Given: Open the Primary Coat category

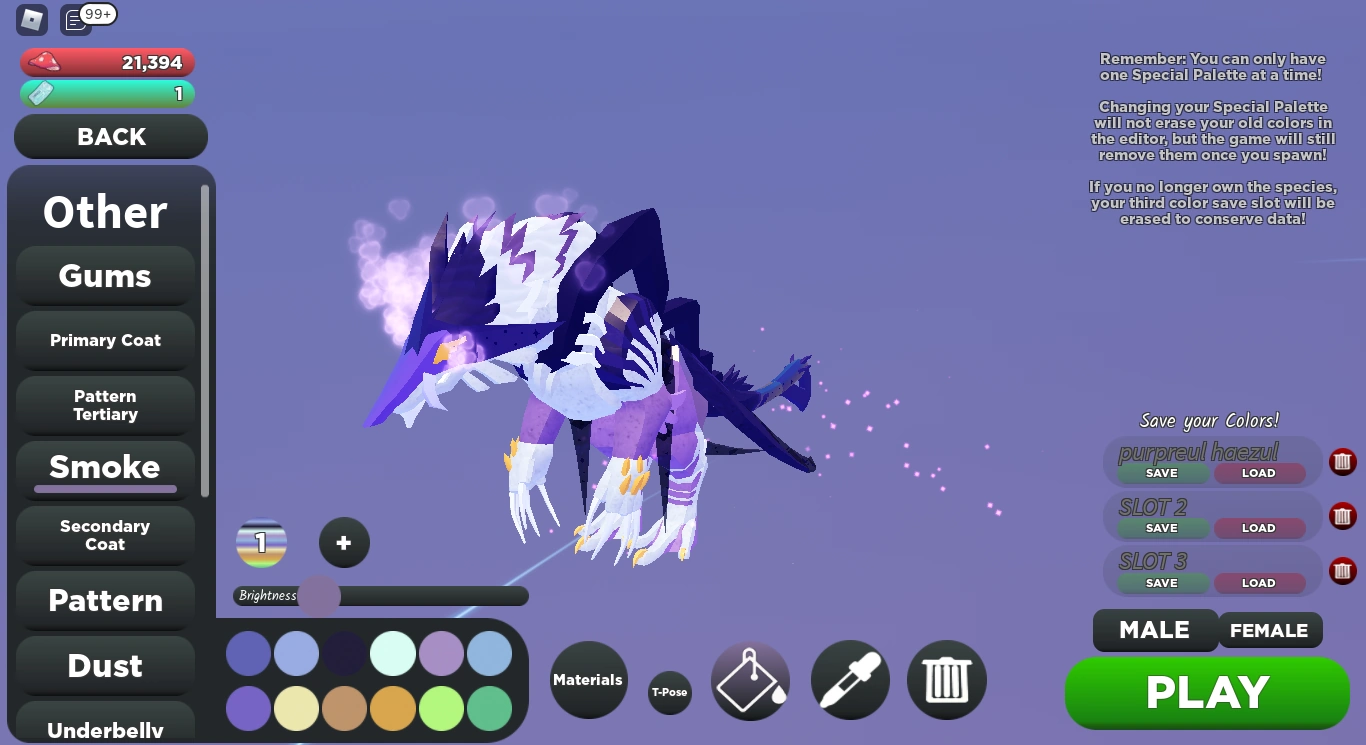Looking at the screenshot, I should pos(104,340).
